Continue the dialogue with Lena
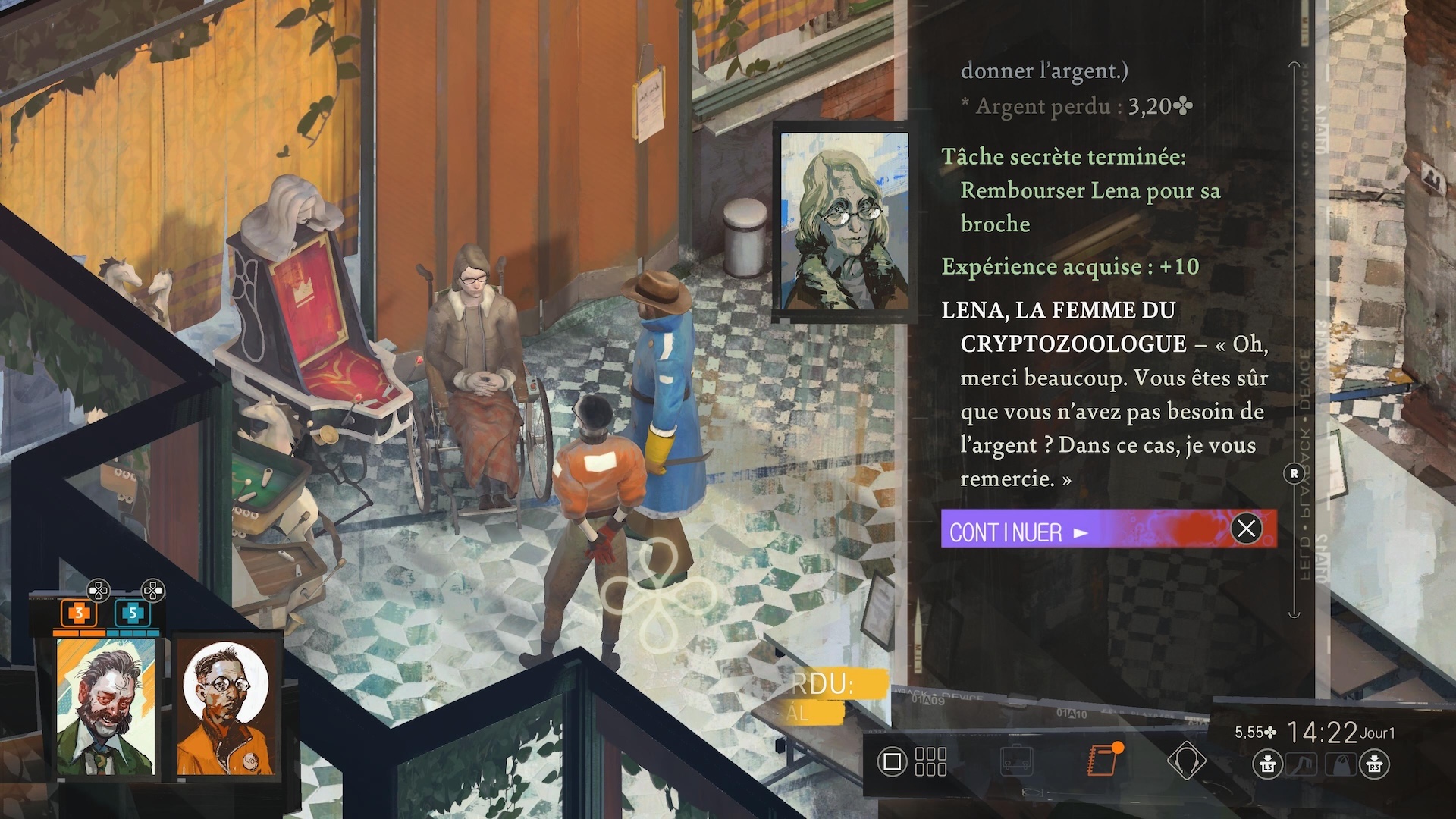This screenshot has height=819, width=1456. click(1107, 529)
